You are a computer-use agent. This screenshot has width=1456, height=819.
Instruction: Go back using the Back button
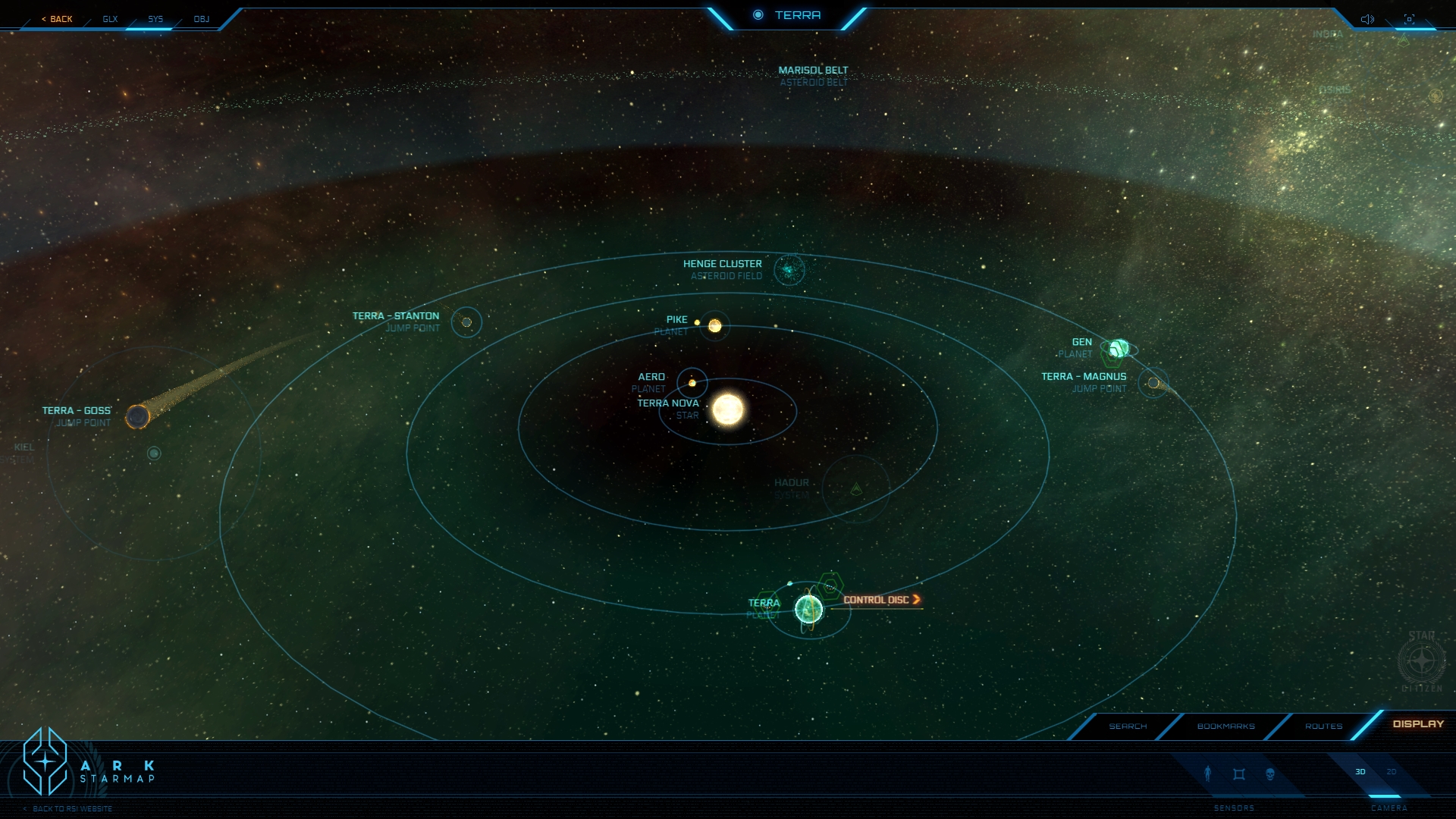pos(58,19)
